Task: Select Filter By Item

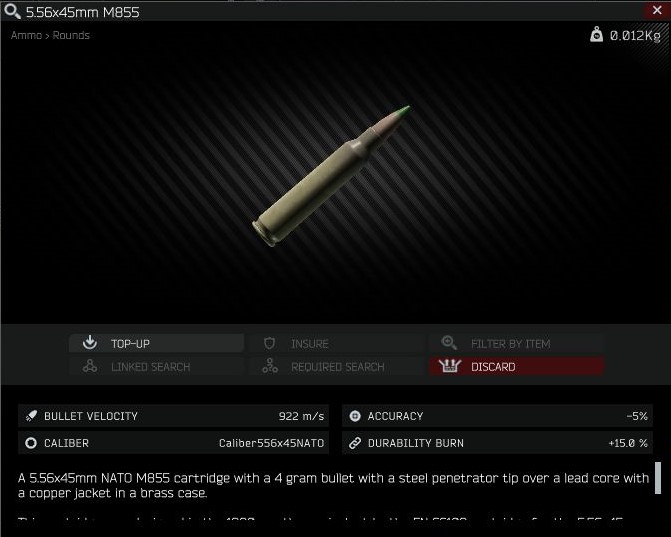Action: pyautogui.click(x=516, y=343)
